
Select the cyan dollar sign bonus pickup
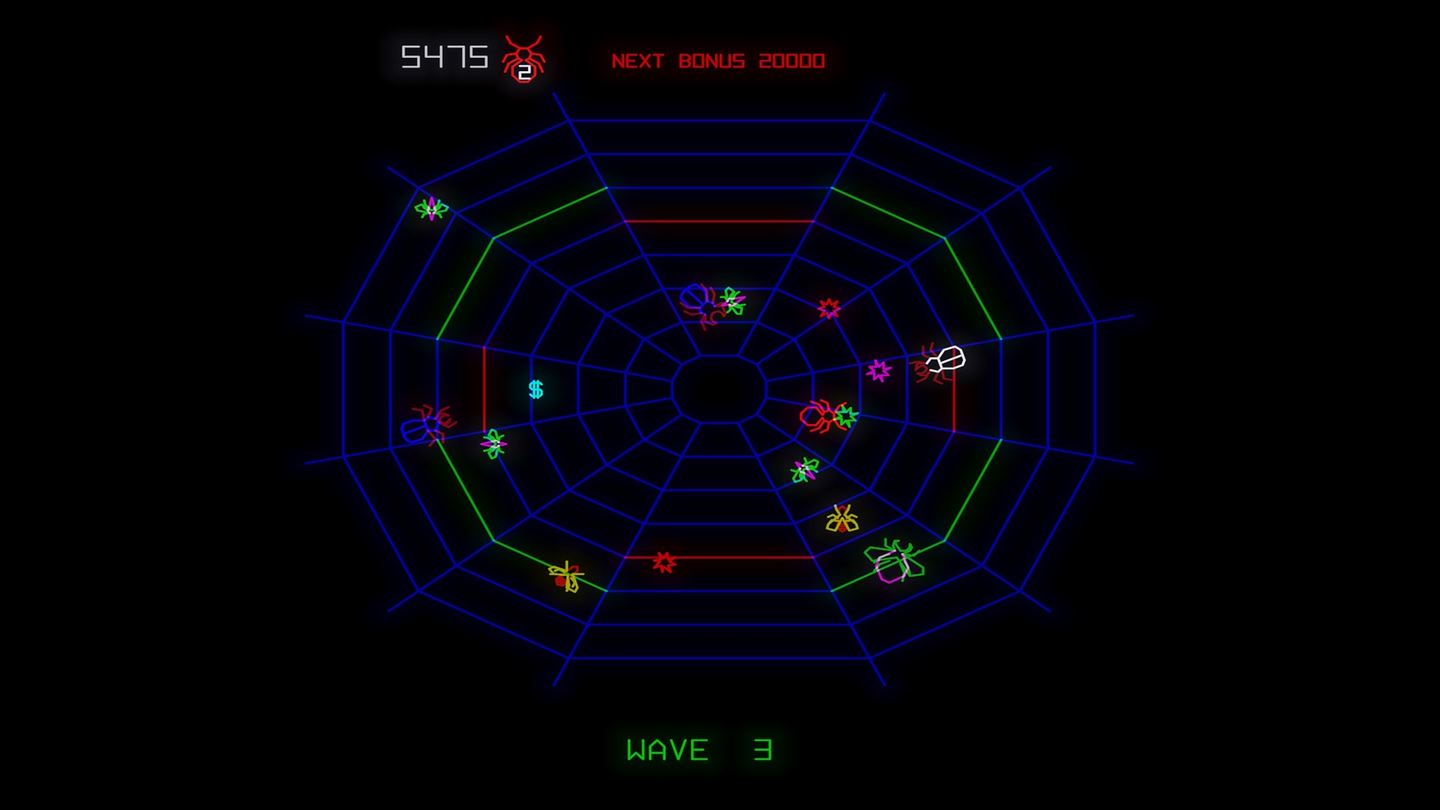tap(534, 390)
